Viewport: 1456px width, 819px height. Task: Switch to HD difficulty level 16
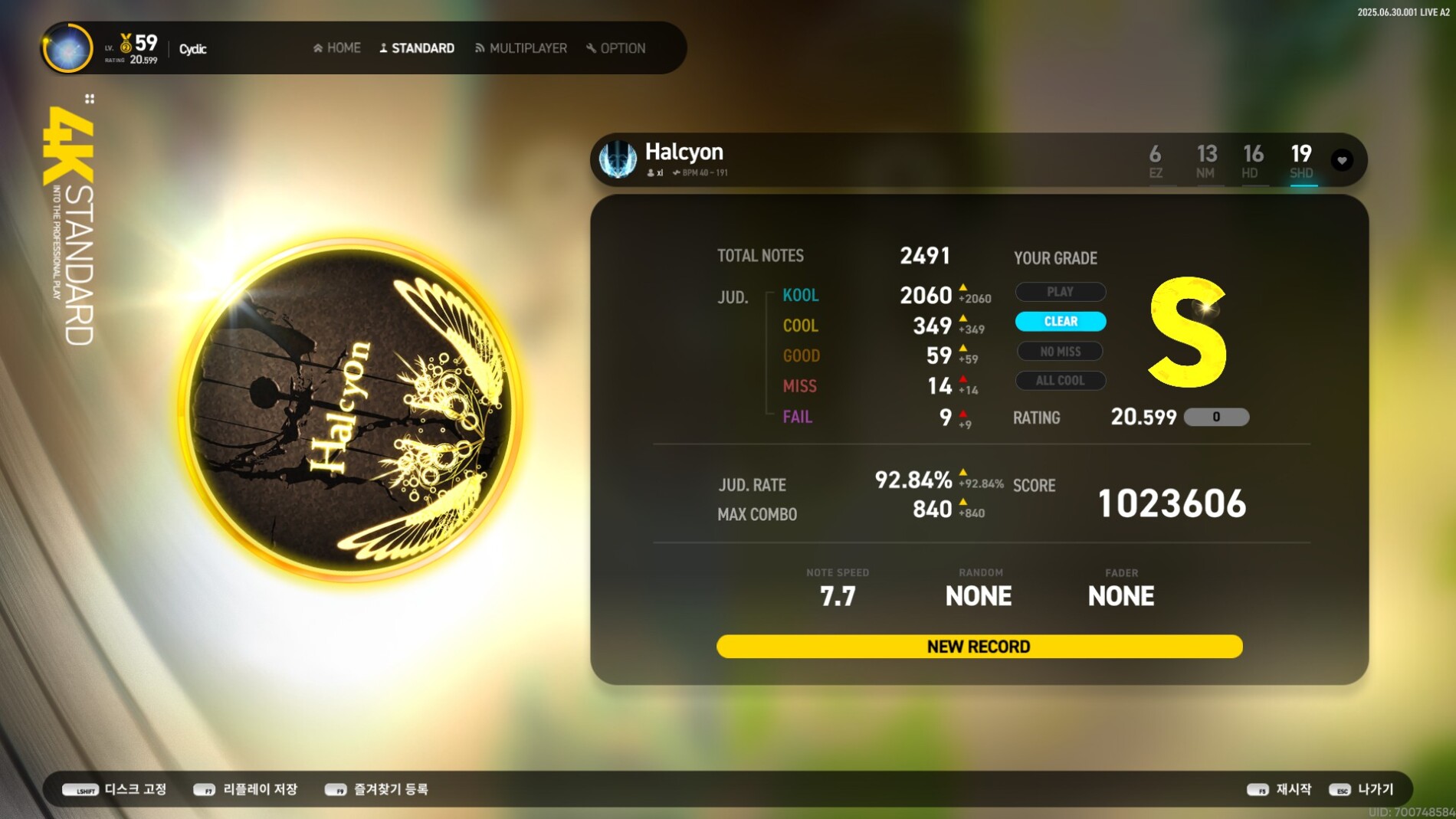1252,161
